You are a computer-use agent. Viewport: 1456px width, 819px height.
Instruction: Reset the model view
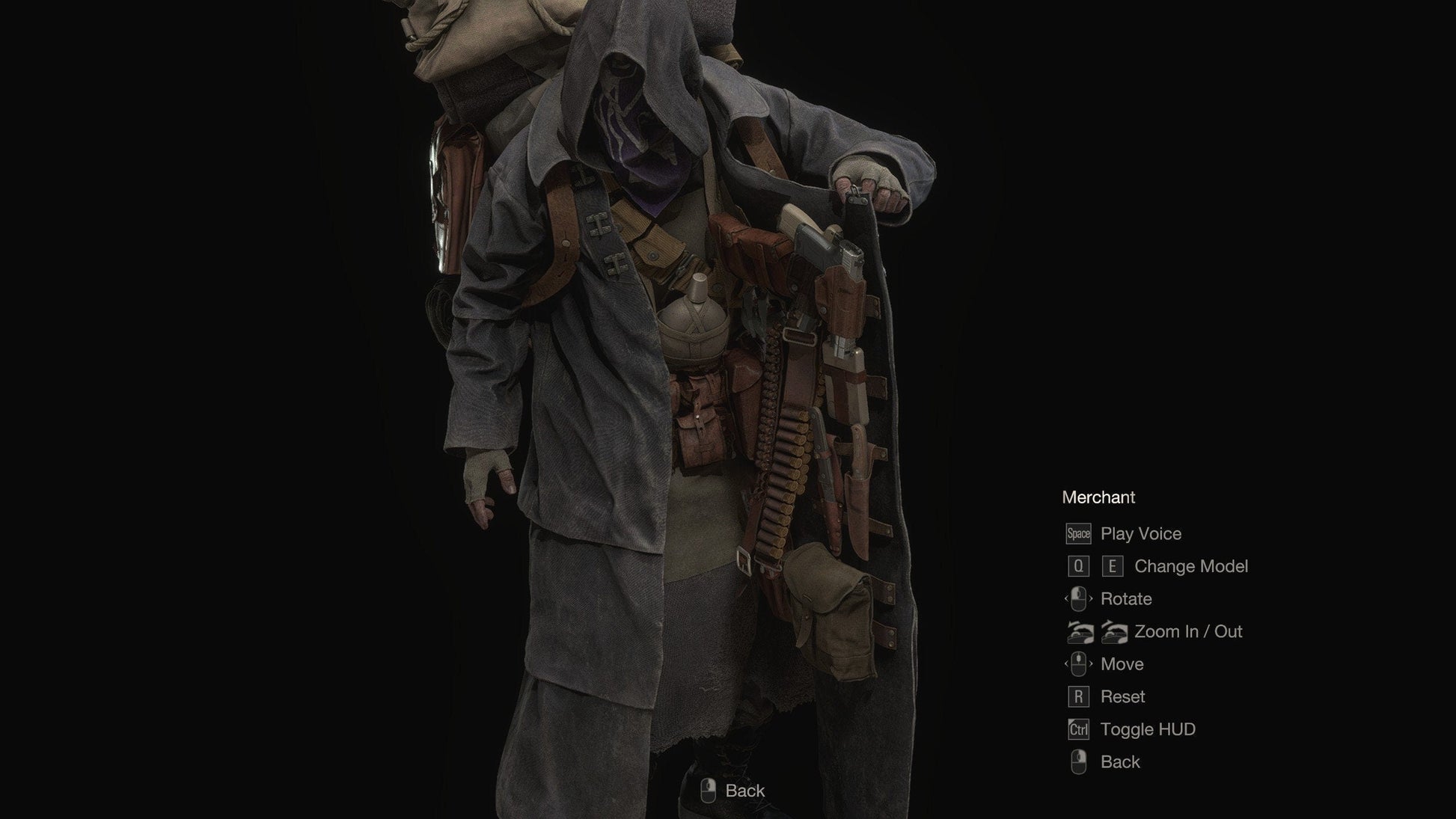pyautogui.click(x=1122, y=697)
